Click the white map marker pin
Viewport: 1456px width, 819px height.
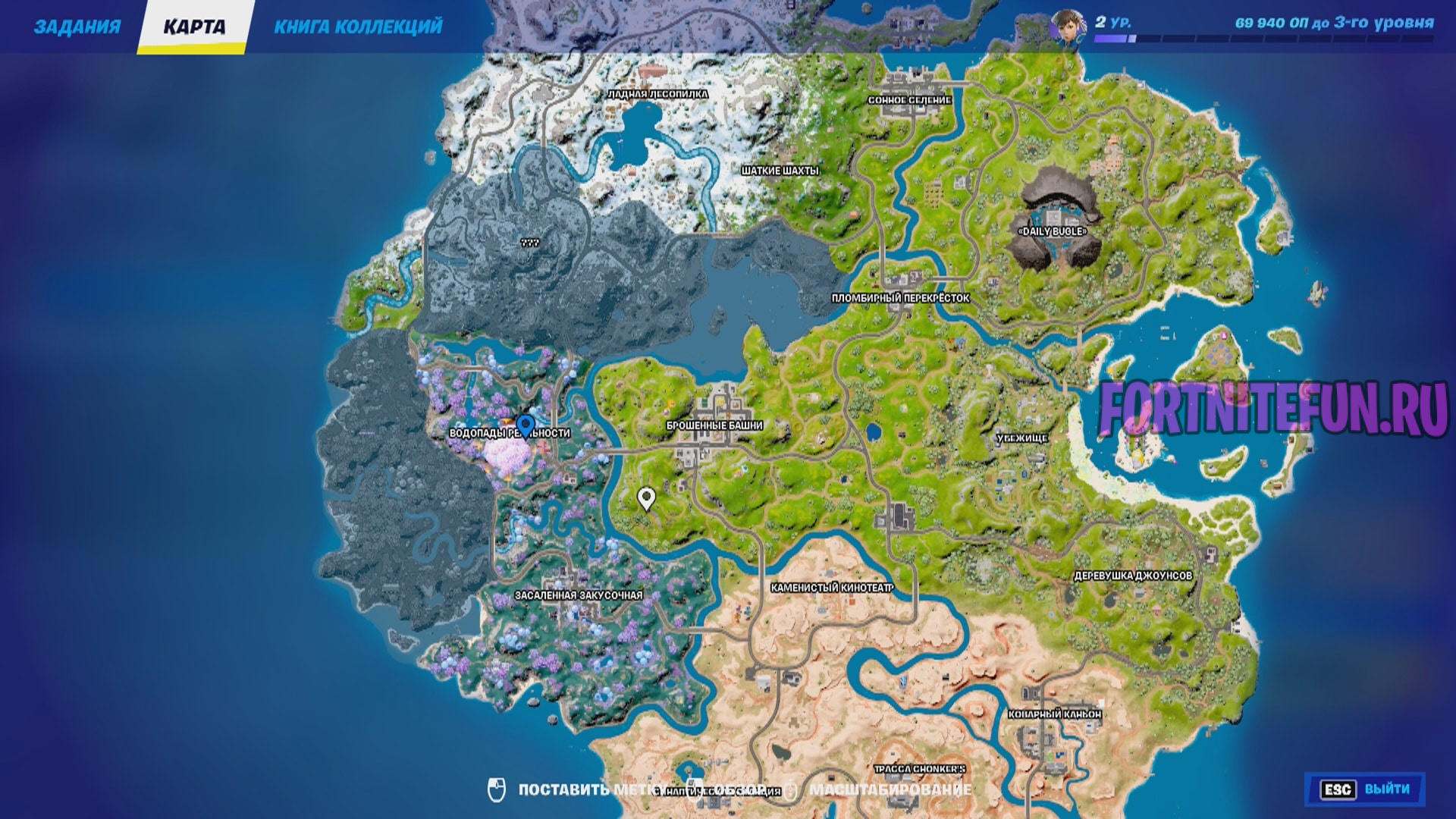(646, 498)
